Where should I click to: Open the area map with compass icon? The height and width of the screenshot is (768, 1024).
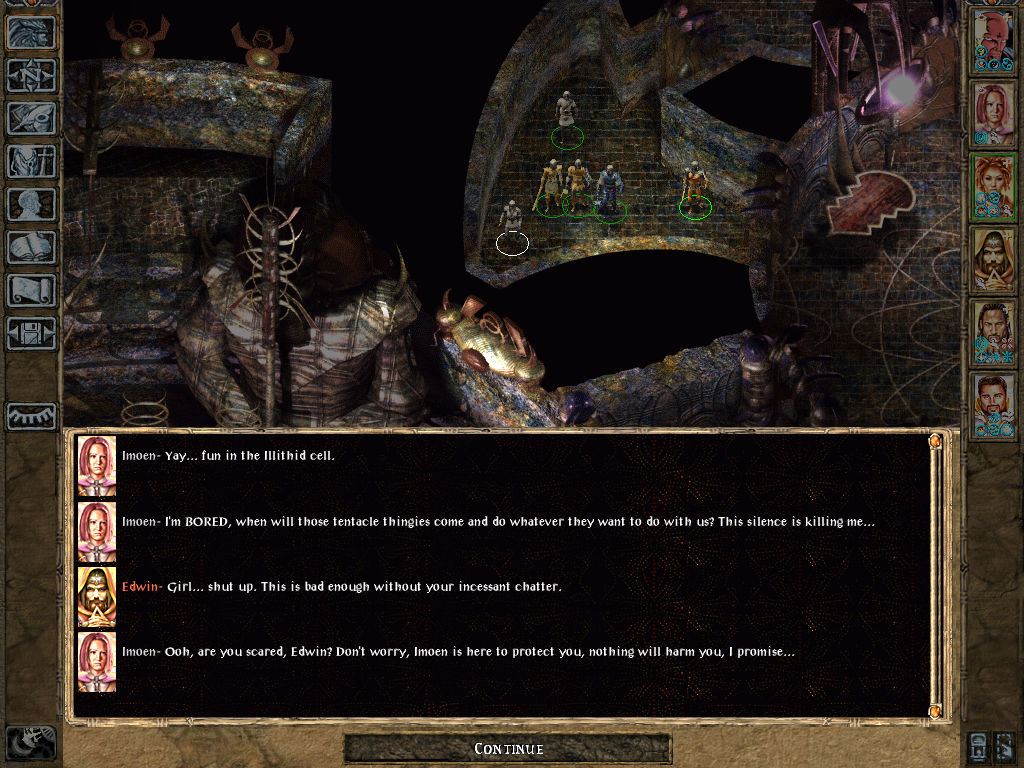point(31,76)
